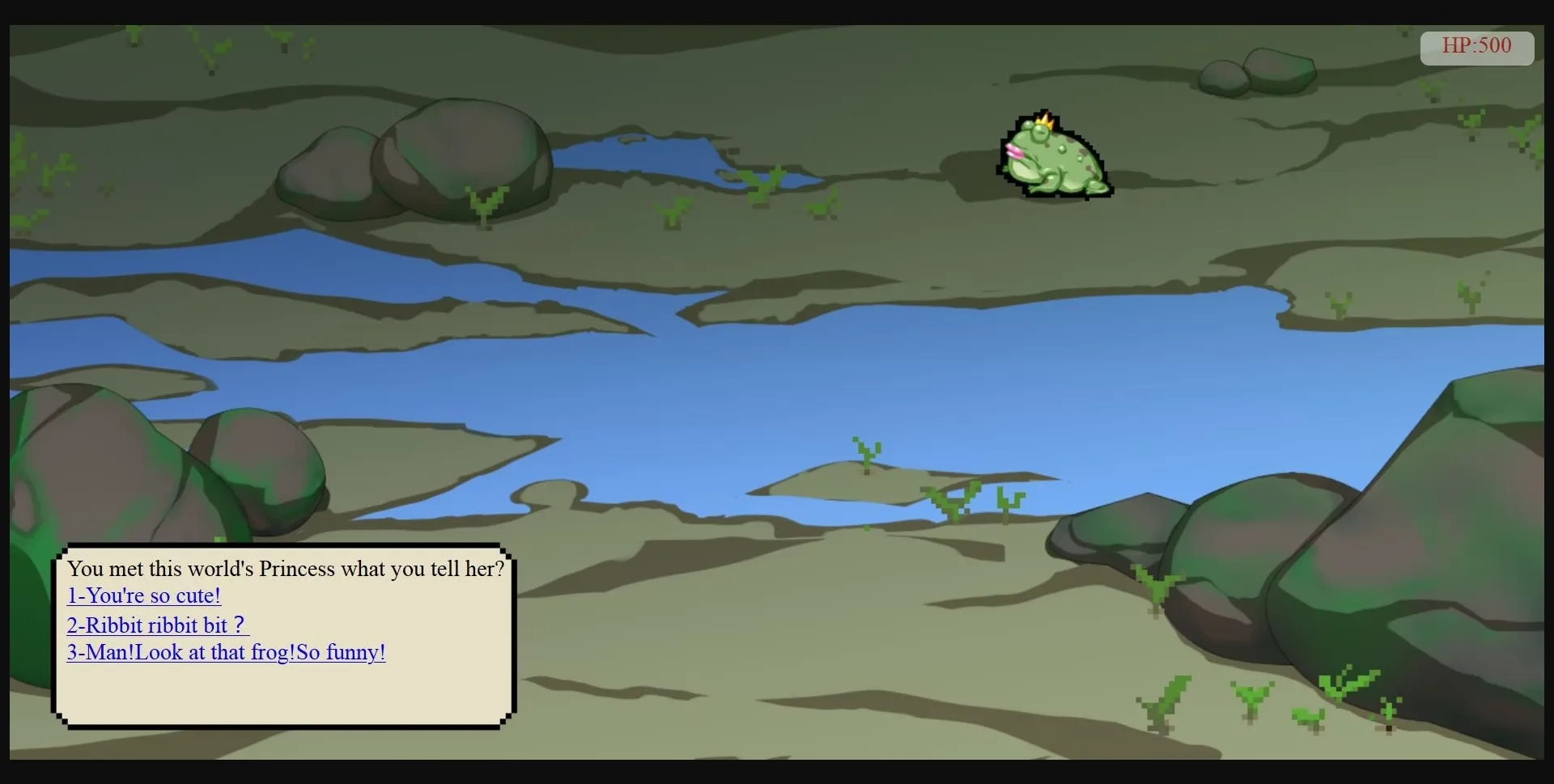
Task: Click the HP:500 health indicator
Action: coord(1476,46)
